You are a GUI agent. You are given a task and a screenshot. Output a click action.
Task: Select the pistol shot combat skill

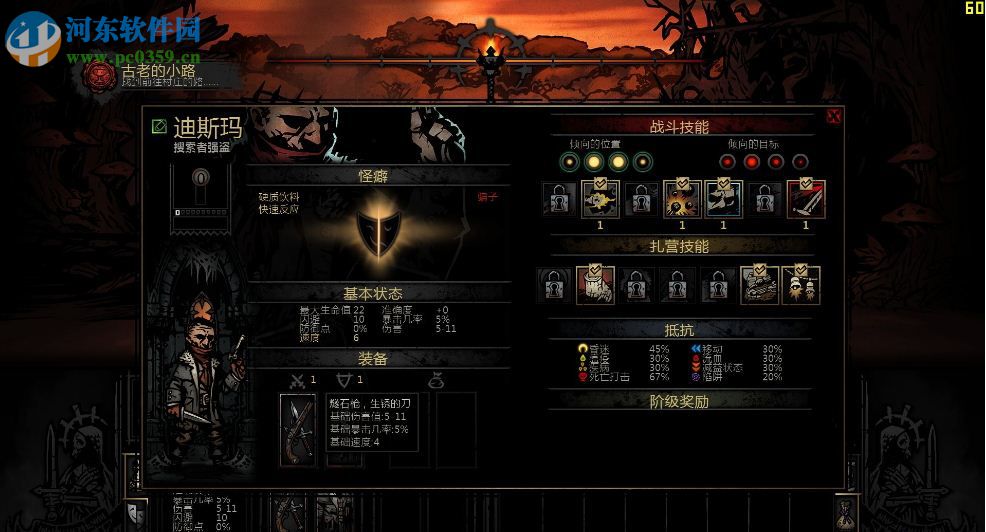pos(600,199)
